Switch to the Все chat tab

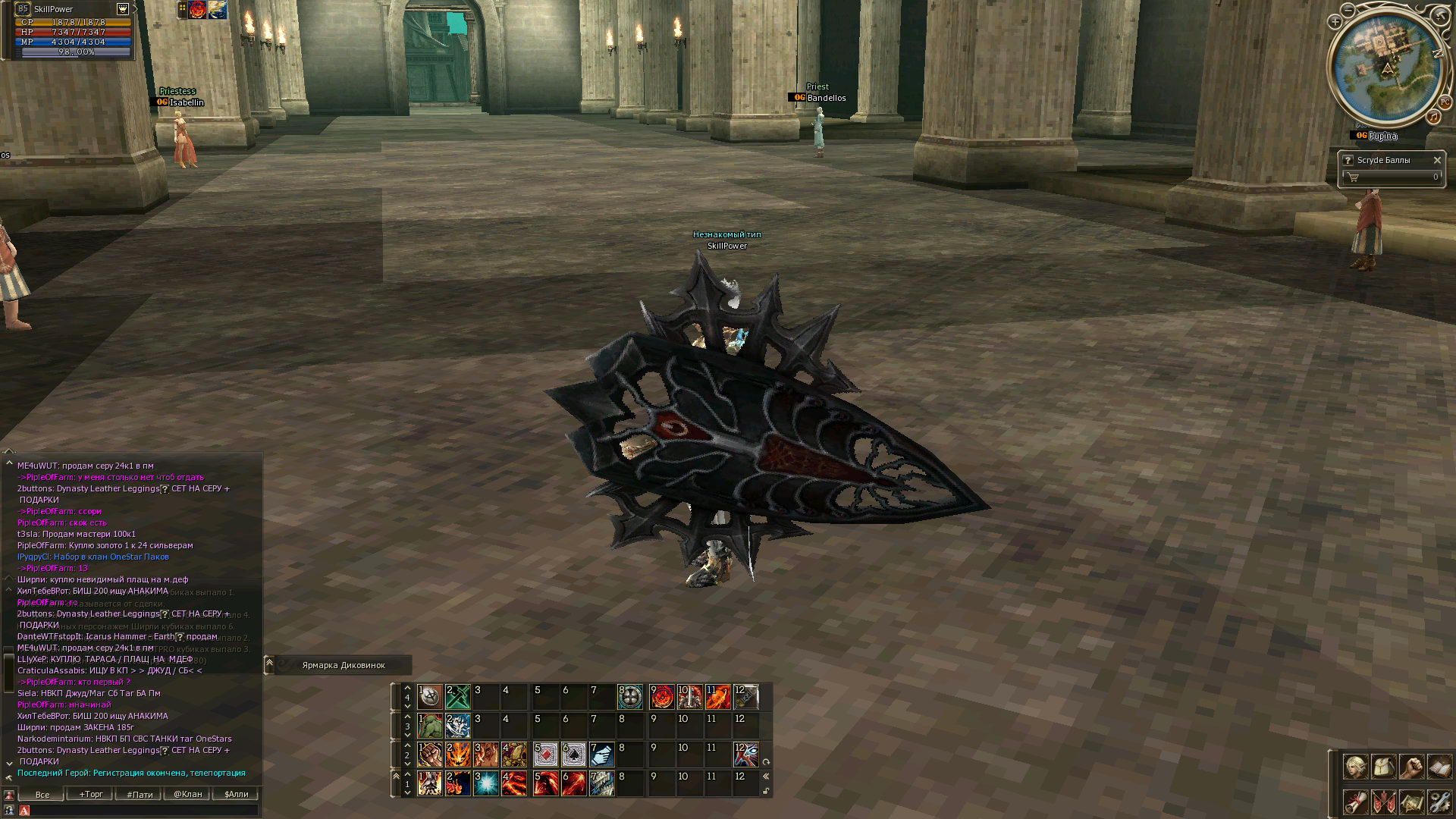coord(42,794)
